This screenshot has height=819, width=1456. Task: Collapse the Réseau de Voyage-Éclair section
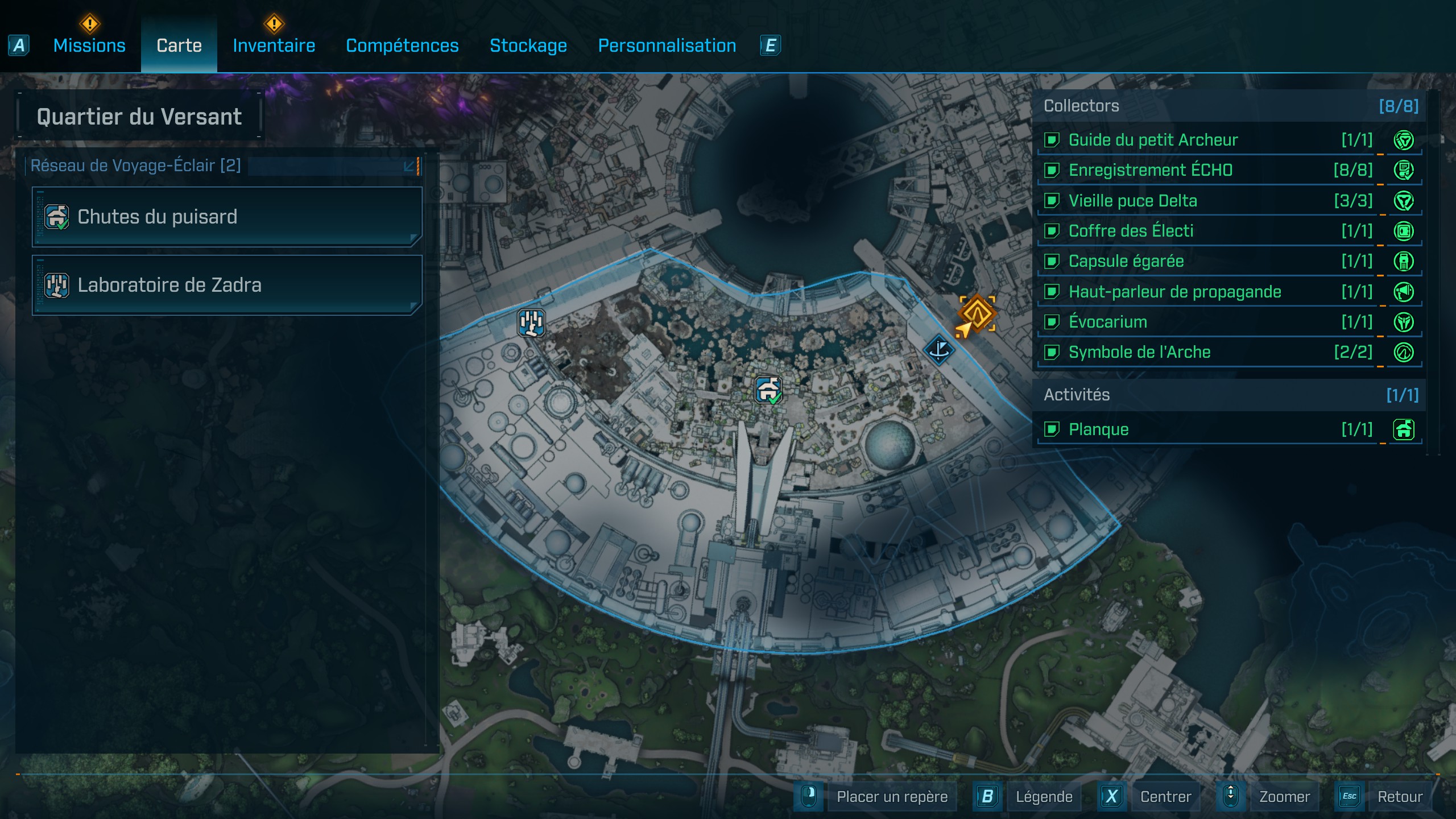(x=409, y=166)
